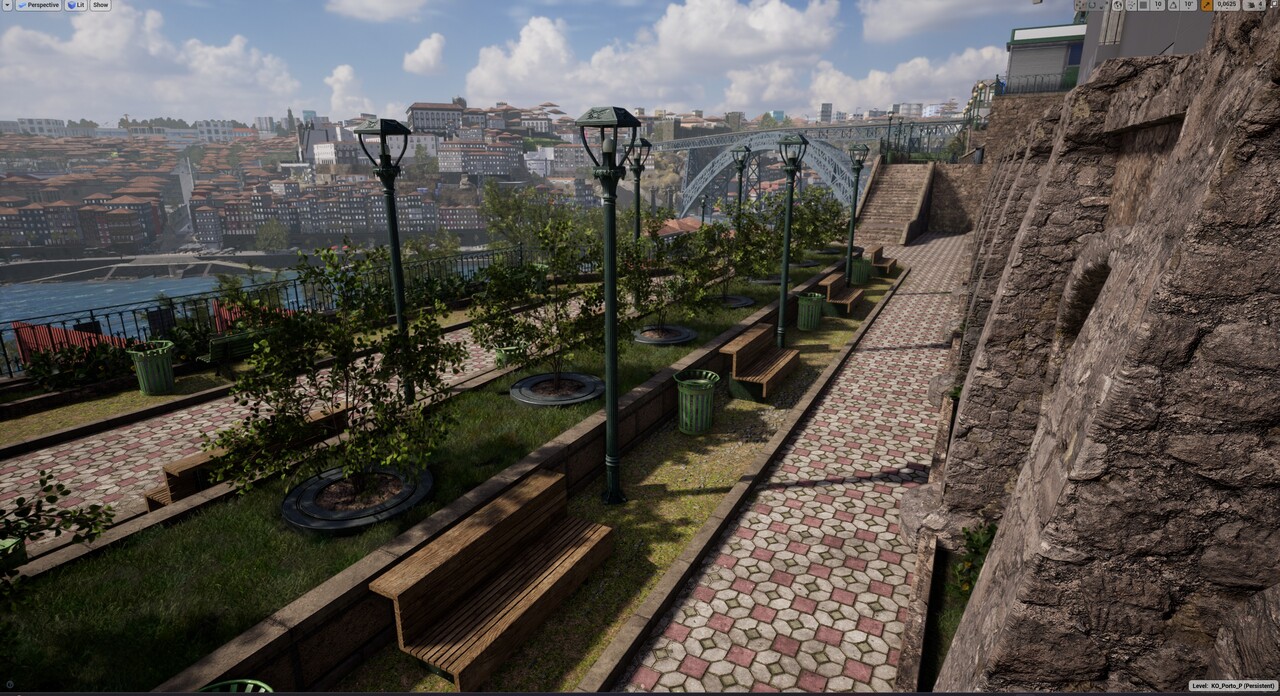Maximize or restore the viewport

click(x=1274, y=4)
